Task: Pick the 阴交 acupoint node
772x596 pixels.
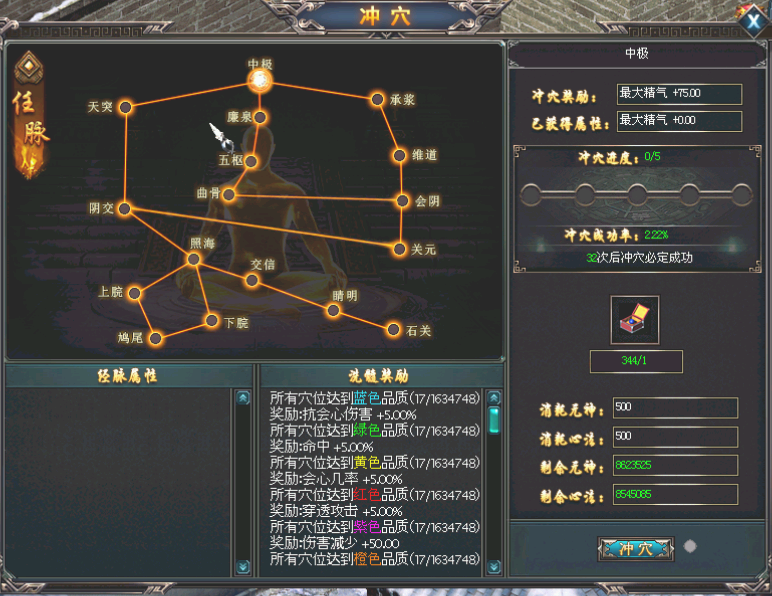Action: click(x=124, y=208)
